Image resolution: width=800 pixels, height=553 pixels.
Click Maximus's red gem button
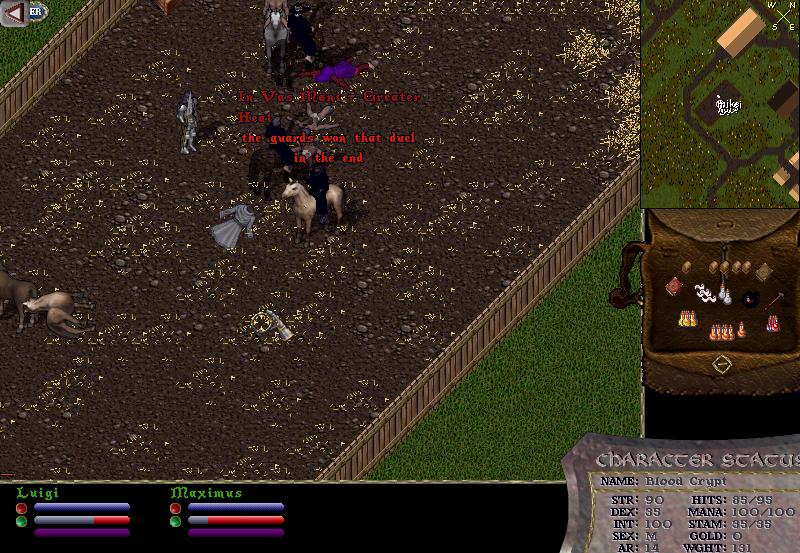(x=175, y=508)
